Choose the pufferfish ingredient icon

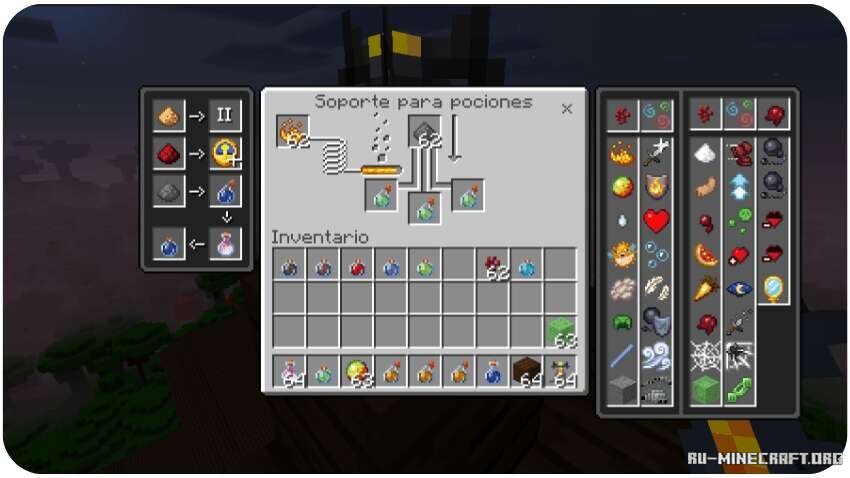pos(622,254)
